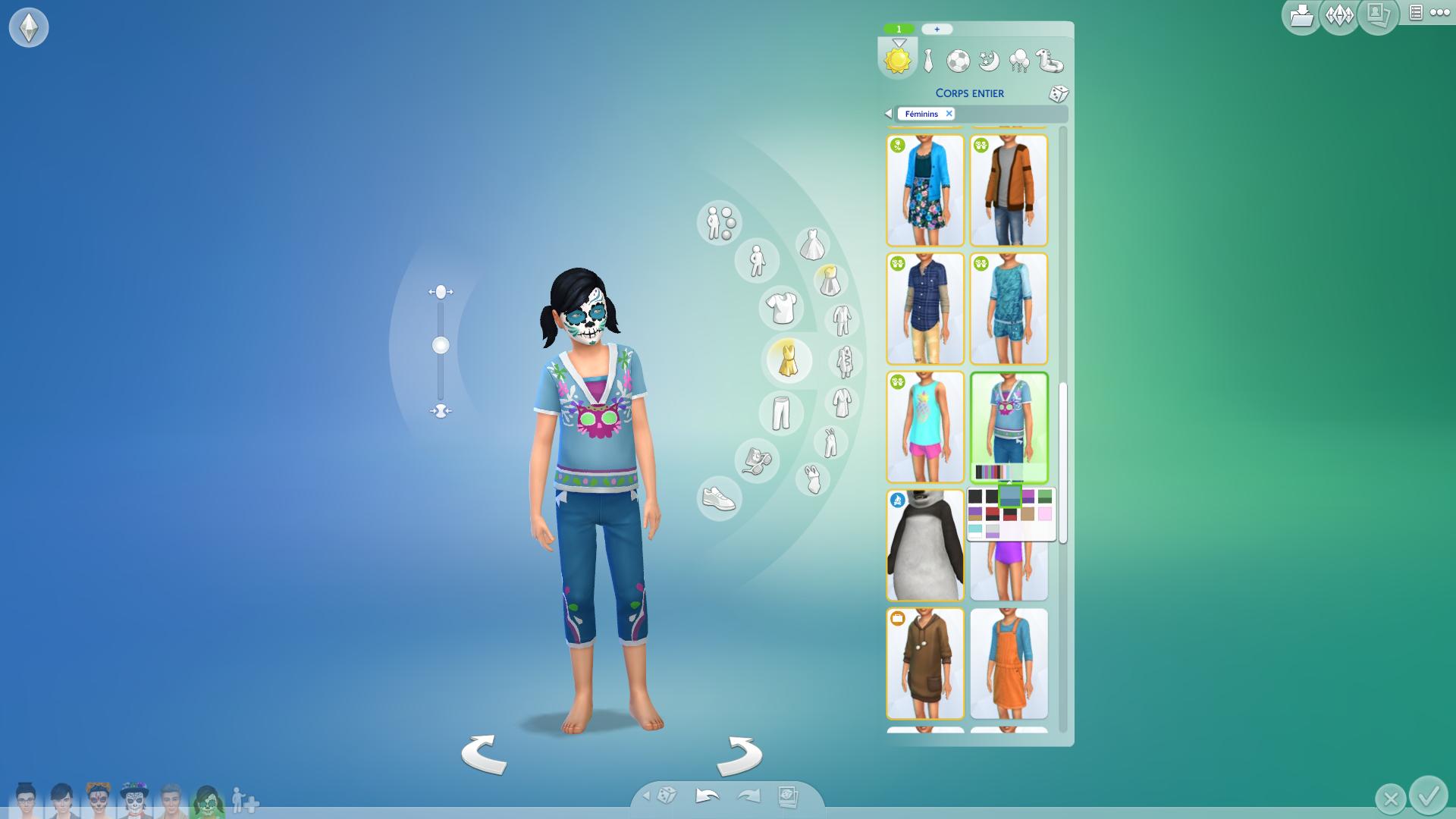Open the save to gallery button
Image resolution: width=1456 pixels, height=819 pixels.
[x=1301, y=15]
